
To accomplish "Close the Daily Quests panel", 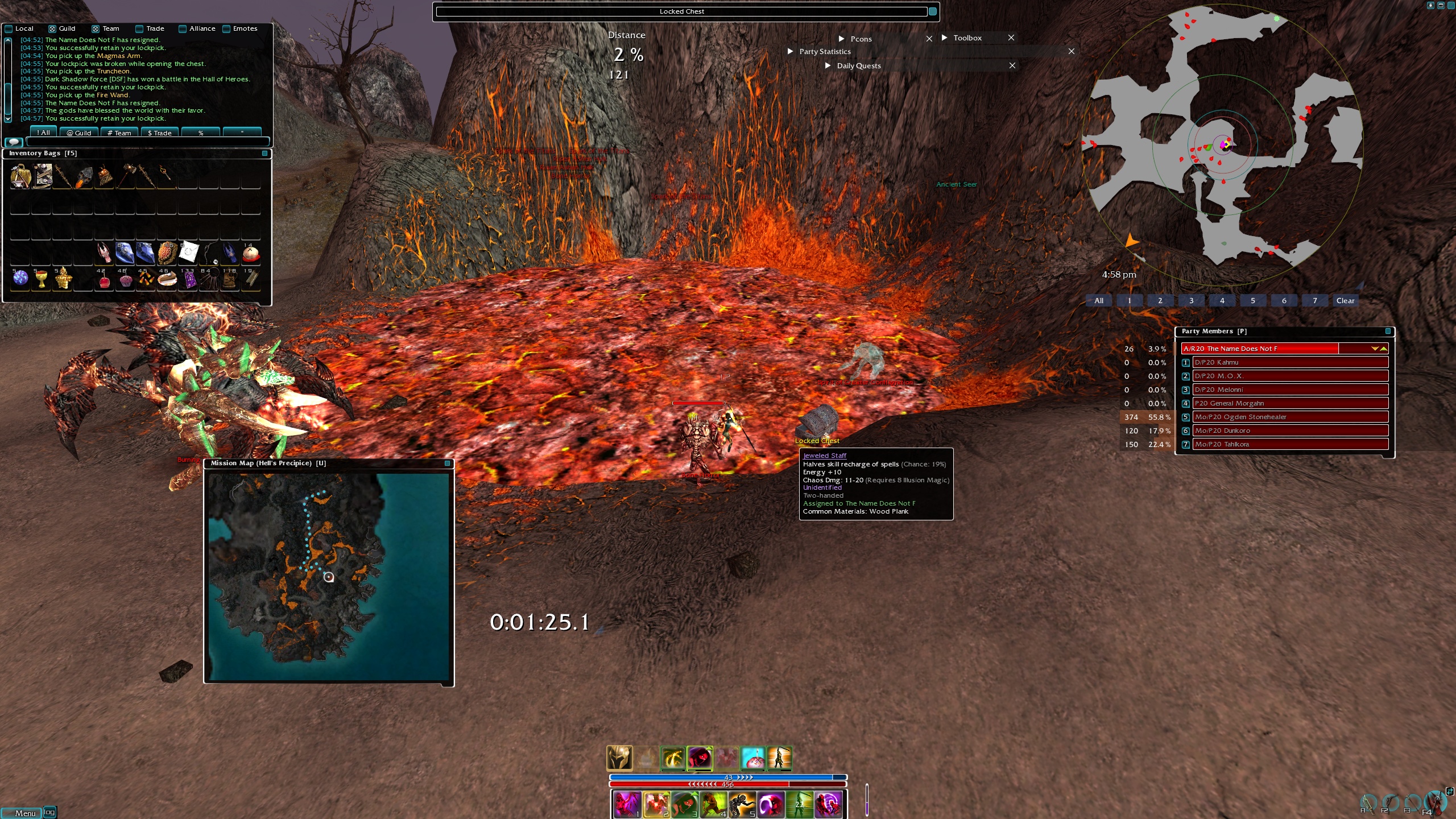I will 1012,65.
